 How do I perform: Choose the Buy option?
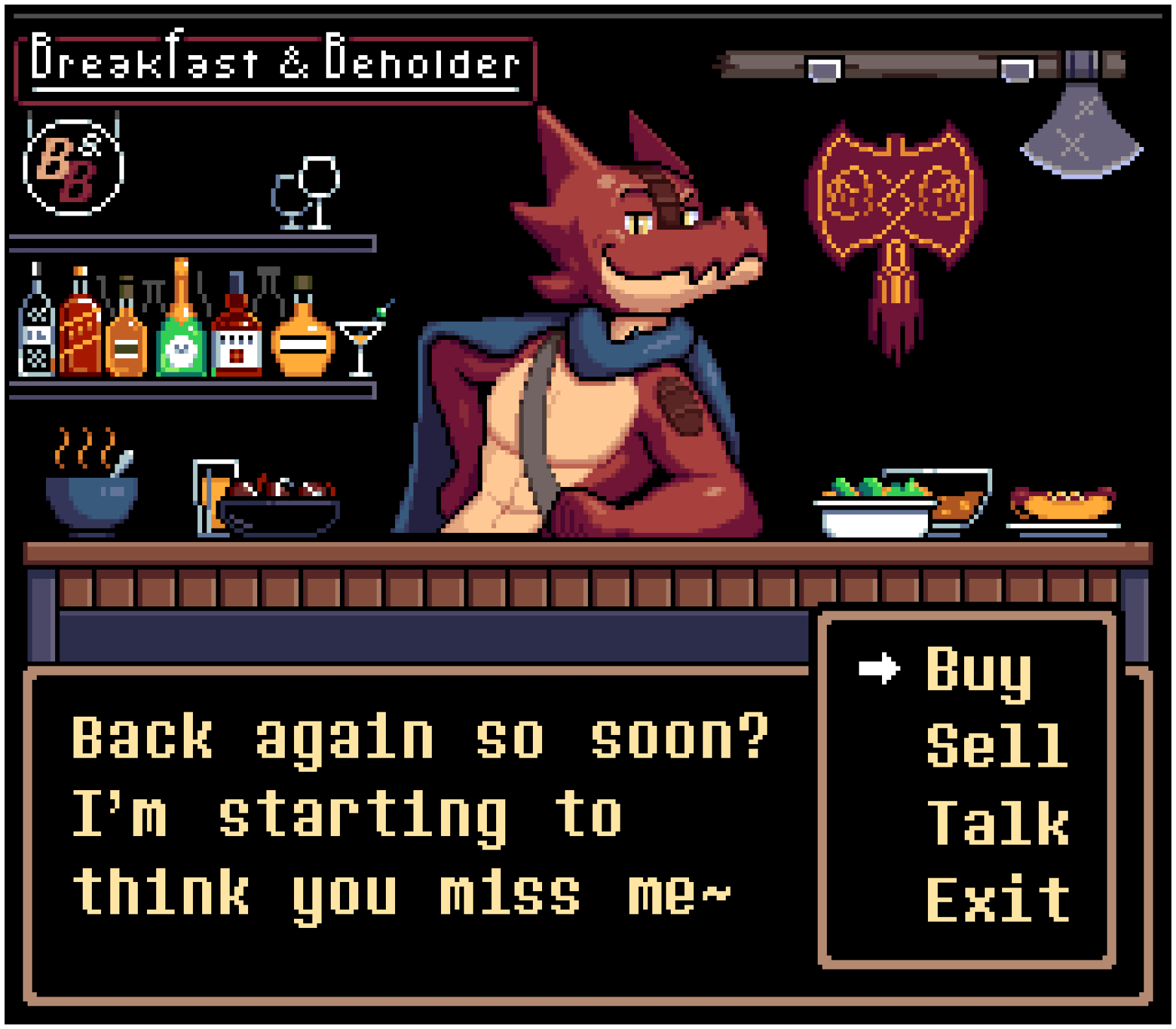(x=978, y=671)
